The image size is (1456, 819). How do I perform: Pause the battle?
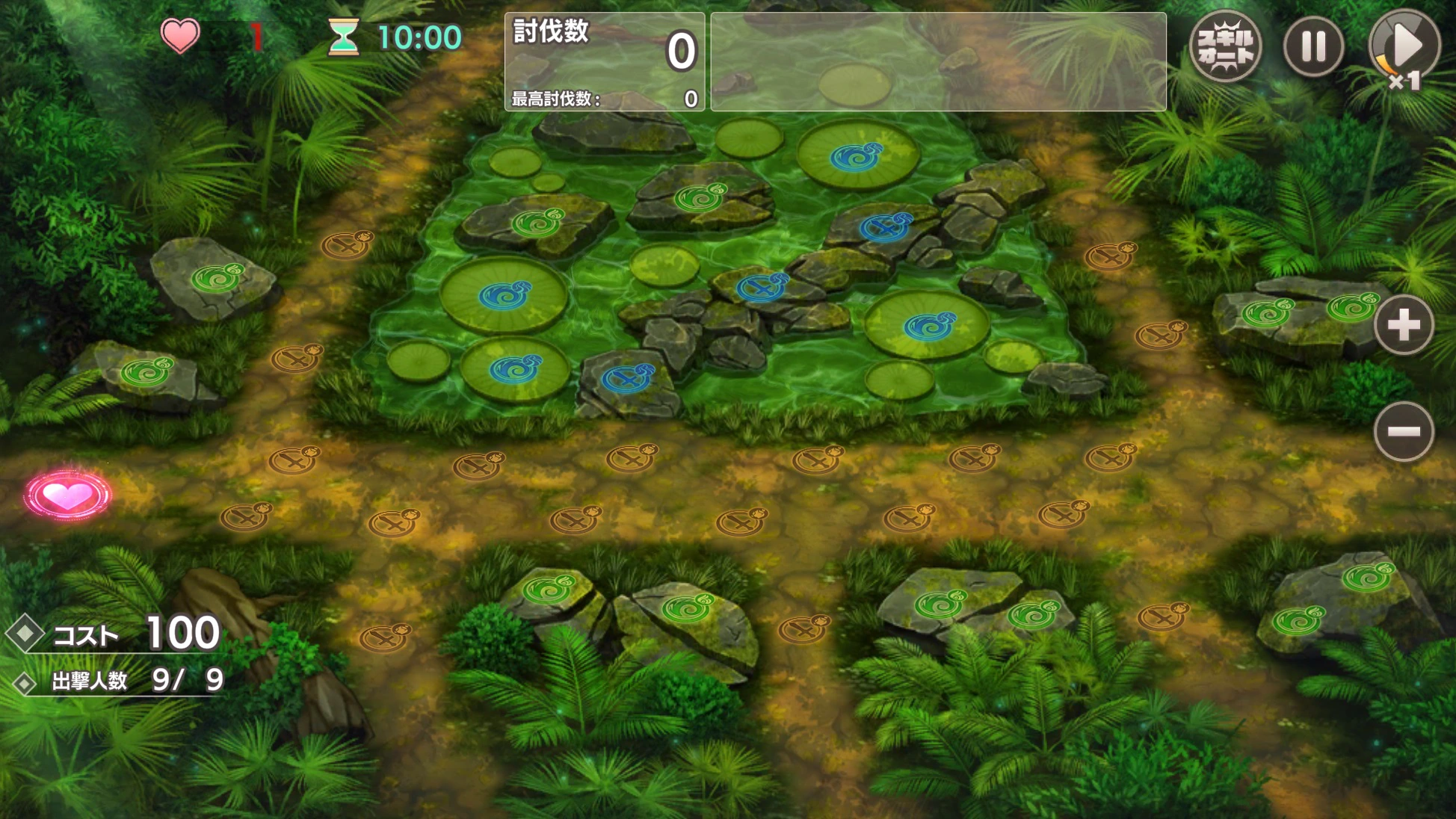[1313, 46]
